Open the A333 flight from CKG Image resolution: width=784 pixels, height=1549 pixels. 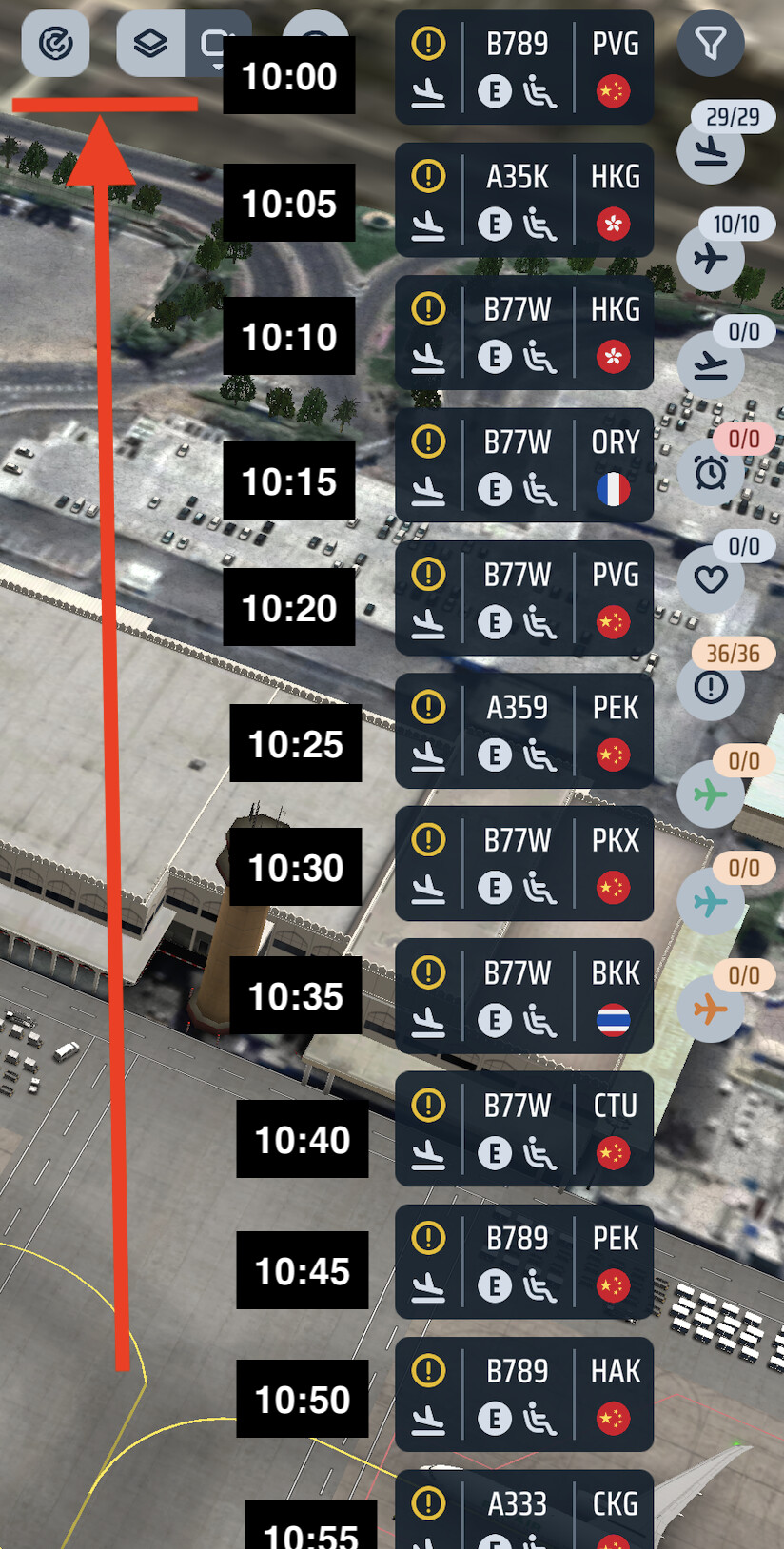523,1513
